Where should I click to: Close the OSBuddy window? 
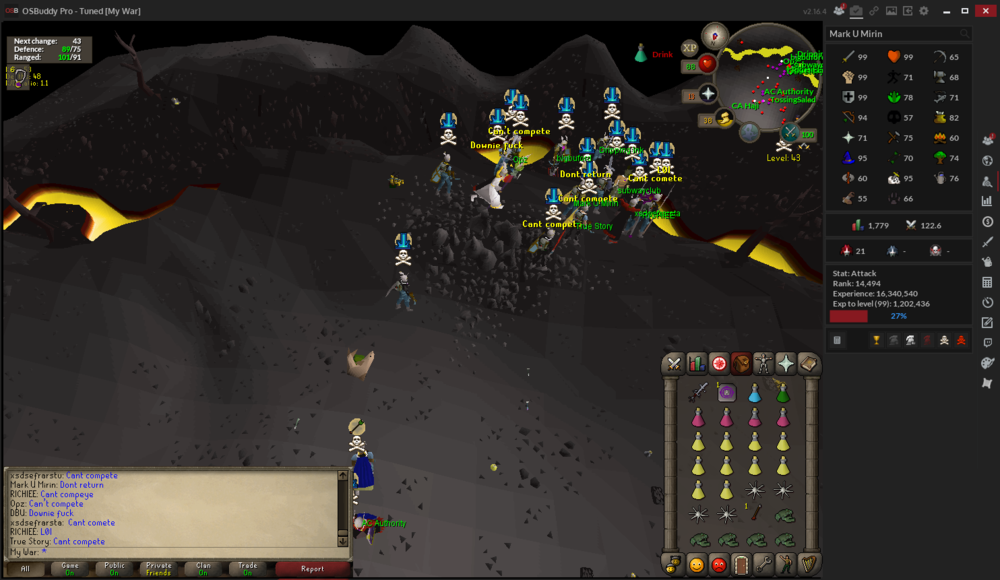click(x=984, y=10)
